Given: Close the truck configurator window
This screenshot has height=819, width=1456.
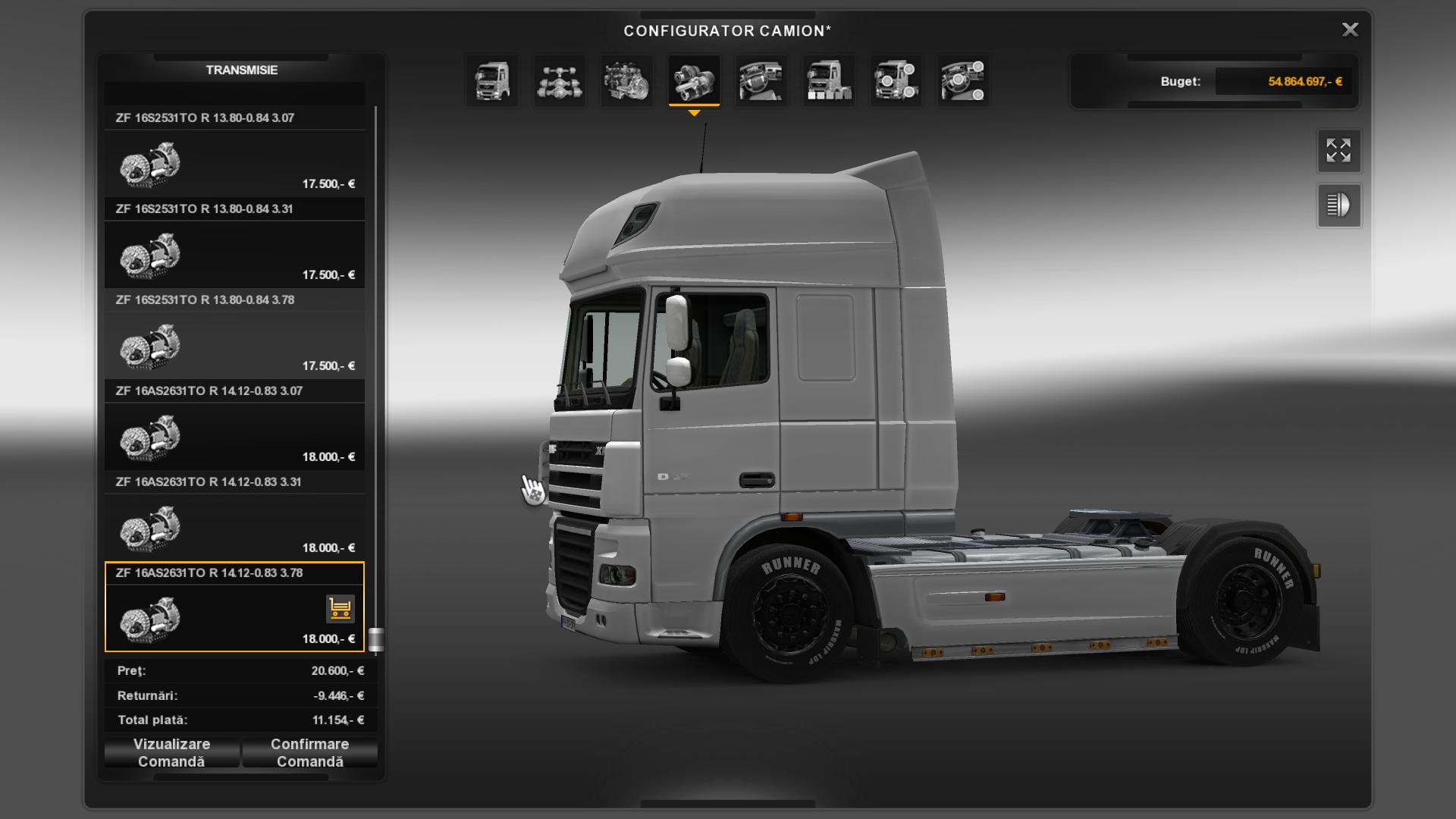Looking at the screenshot, I should [x=1350, y=30].
